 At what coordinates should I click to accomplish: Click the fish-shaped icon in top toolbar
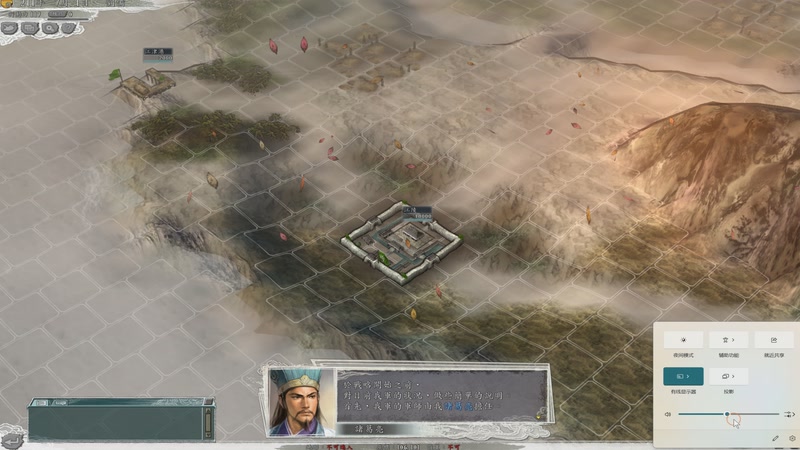click(x=10, y=28)
